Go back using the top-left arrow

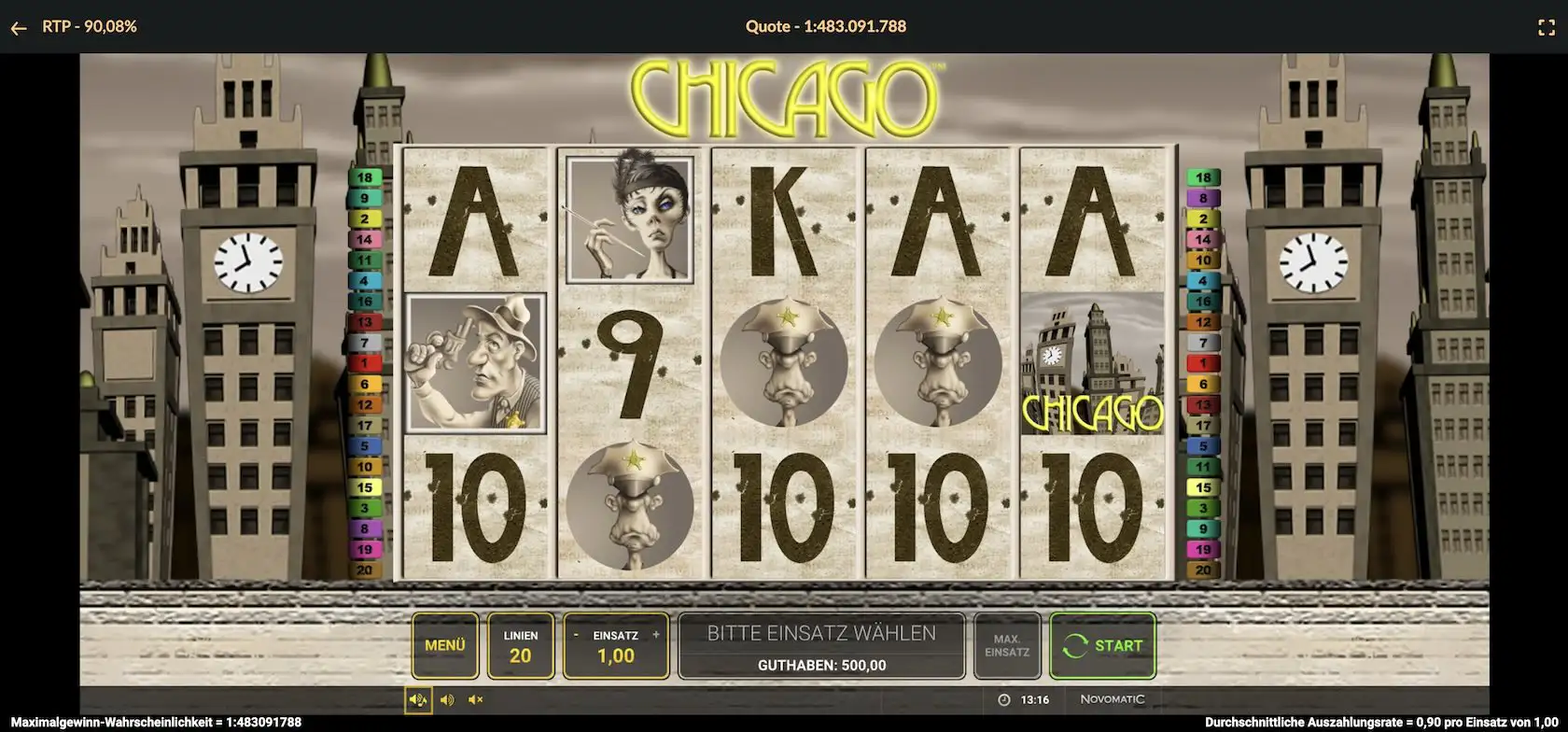(x=19, y=28)
